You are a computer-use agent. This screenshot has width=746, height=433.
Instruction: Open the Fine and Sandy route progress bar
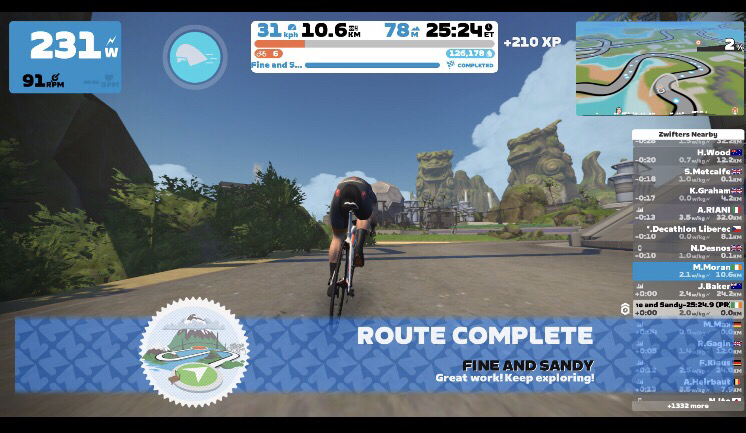[x=372, y=65]
